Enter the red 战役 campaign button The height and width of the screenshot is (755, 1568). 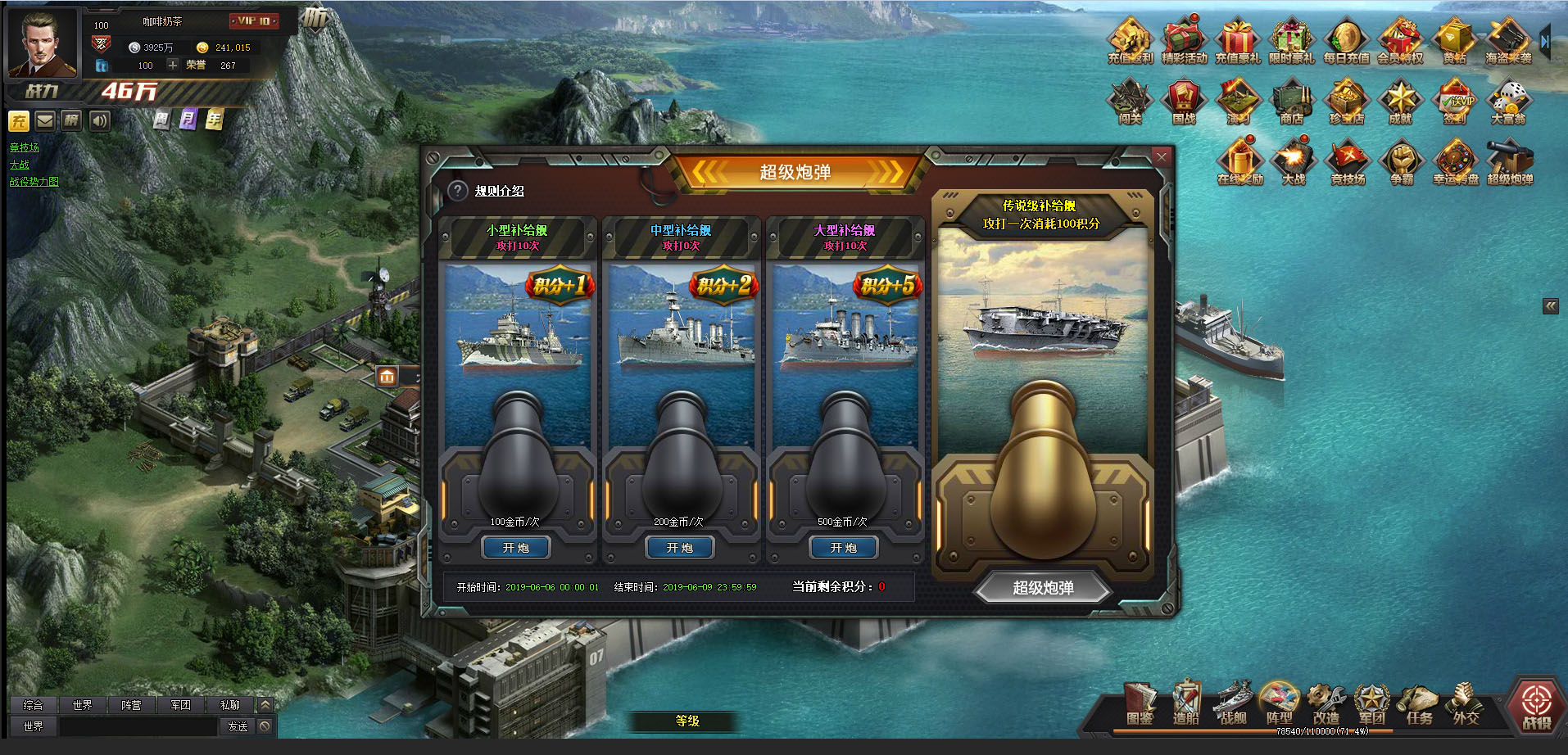click(1536, 704)
